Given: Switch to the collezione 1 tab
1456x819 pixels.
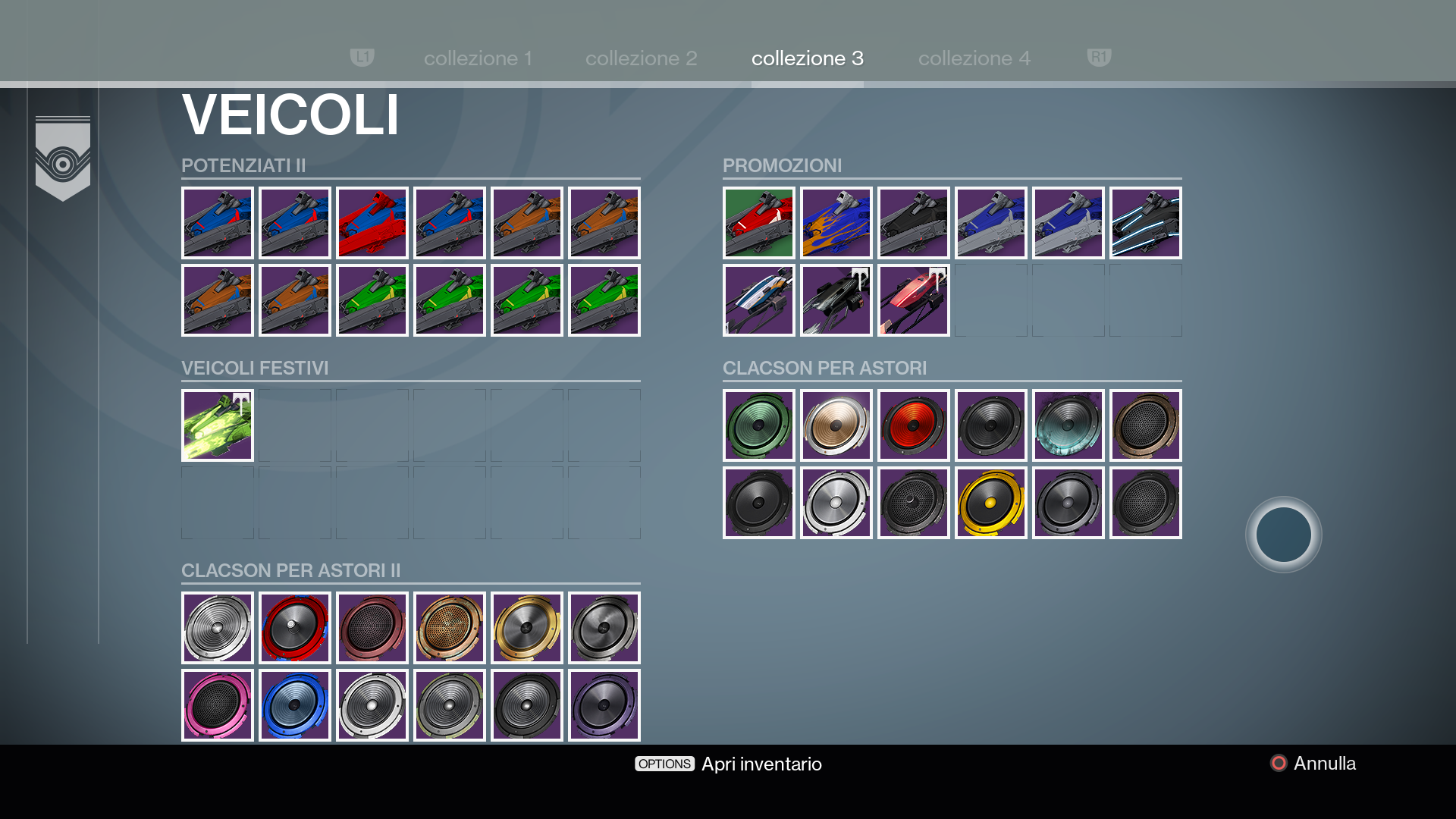Looking at the screenshot, I should 478,58.
